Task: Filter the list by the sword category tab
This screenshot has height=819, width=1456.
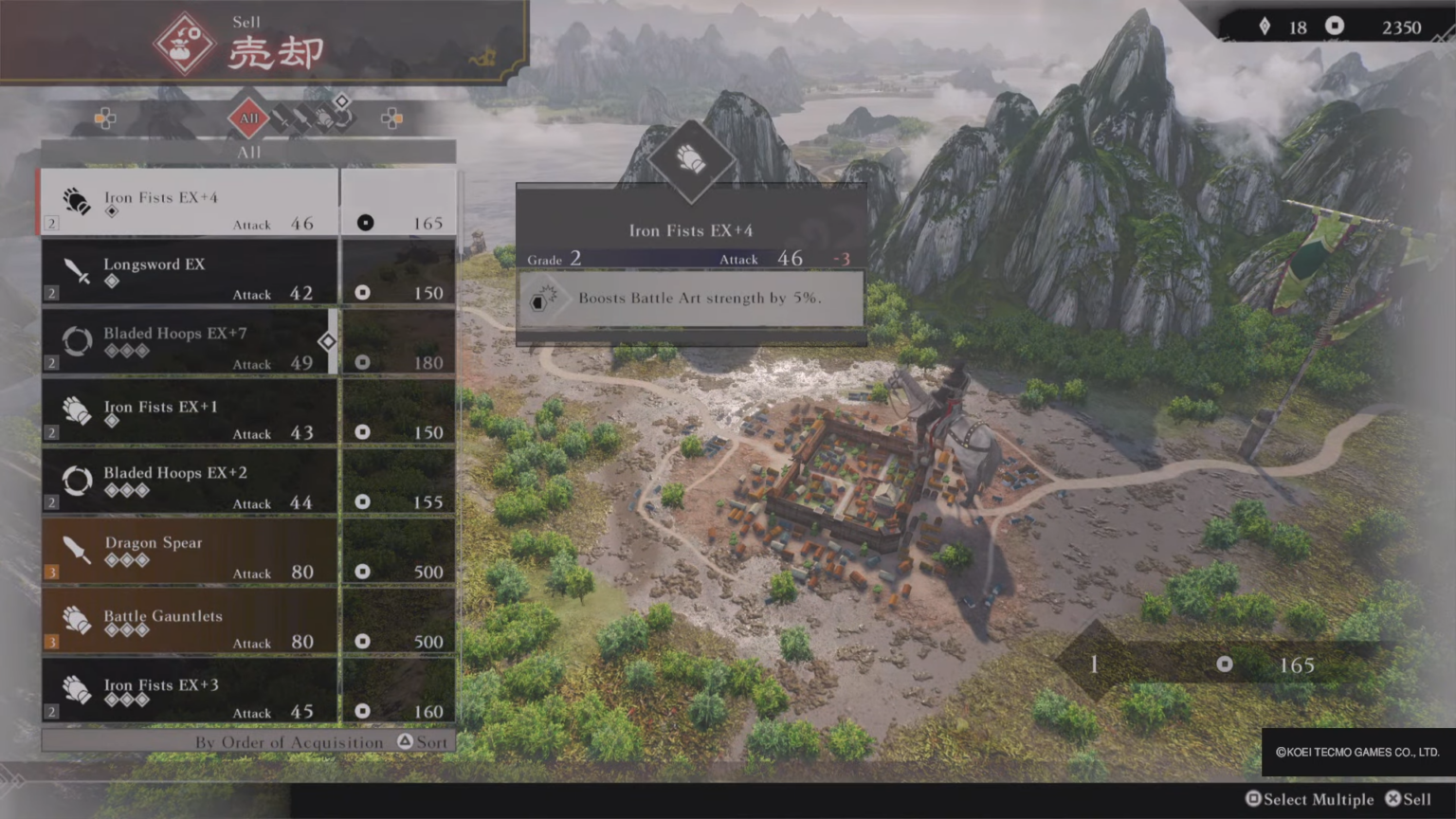Action: [282, 118]
